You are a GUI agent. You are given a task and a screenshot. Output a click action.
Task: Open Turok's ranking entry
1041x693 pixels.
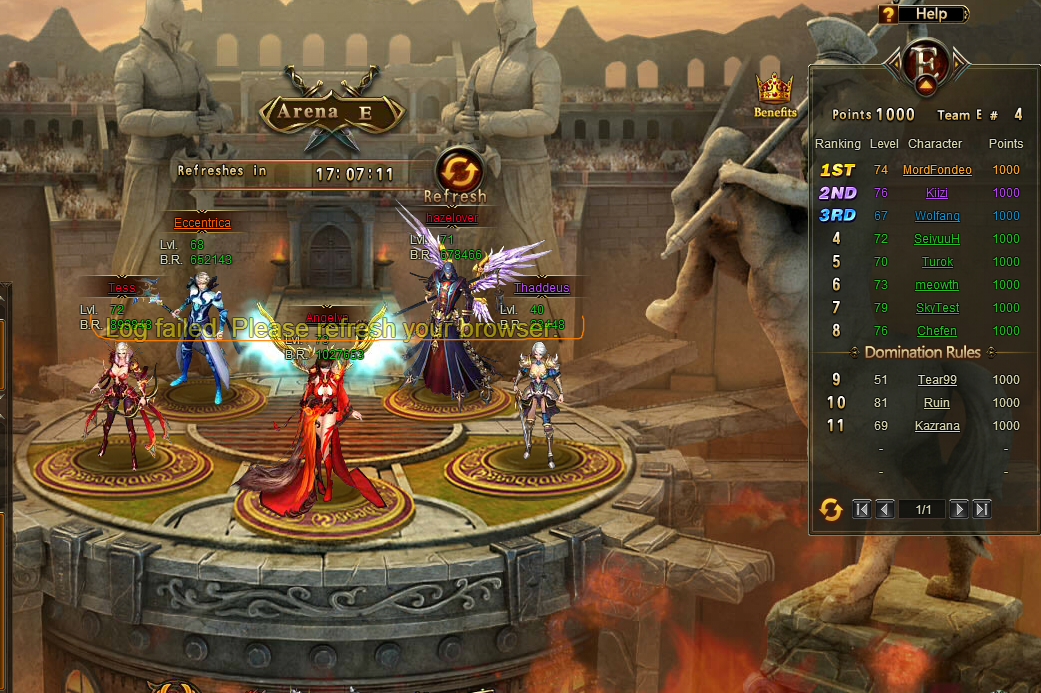pos(937,262)
